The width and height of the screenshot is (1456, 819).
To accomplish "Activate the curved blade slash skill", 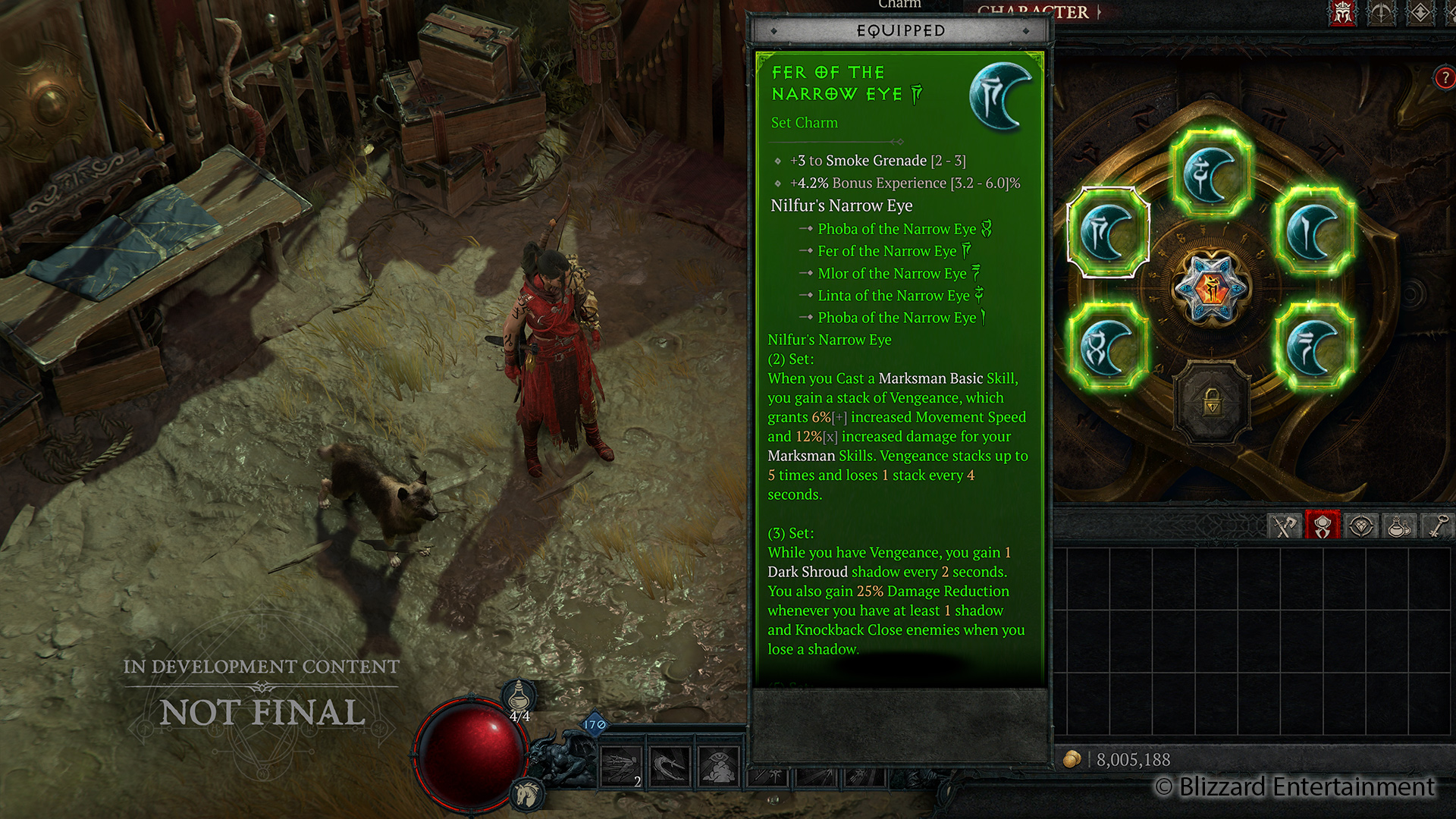I will [670, 766].
